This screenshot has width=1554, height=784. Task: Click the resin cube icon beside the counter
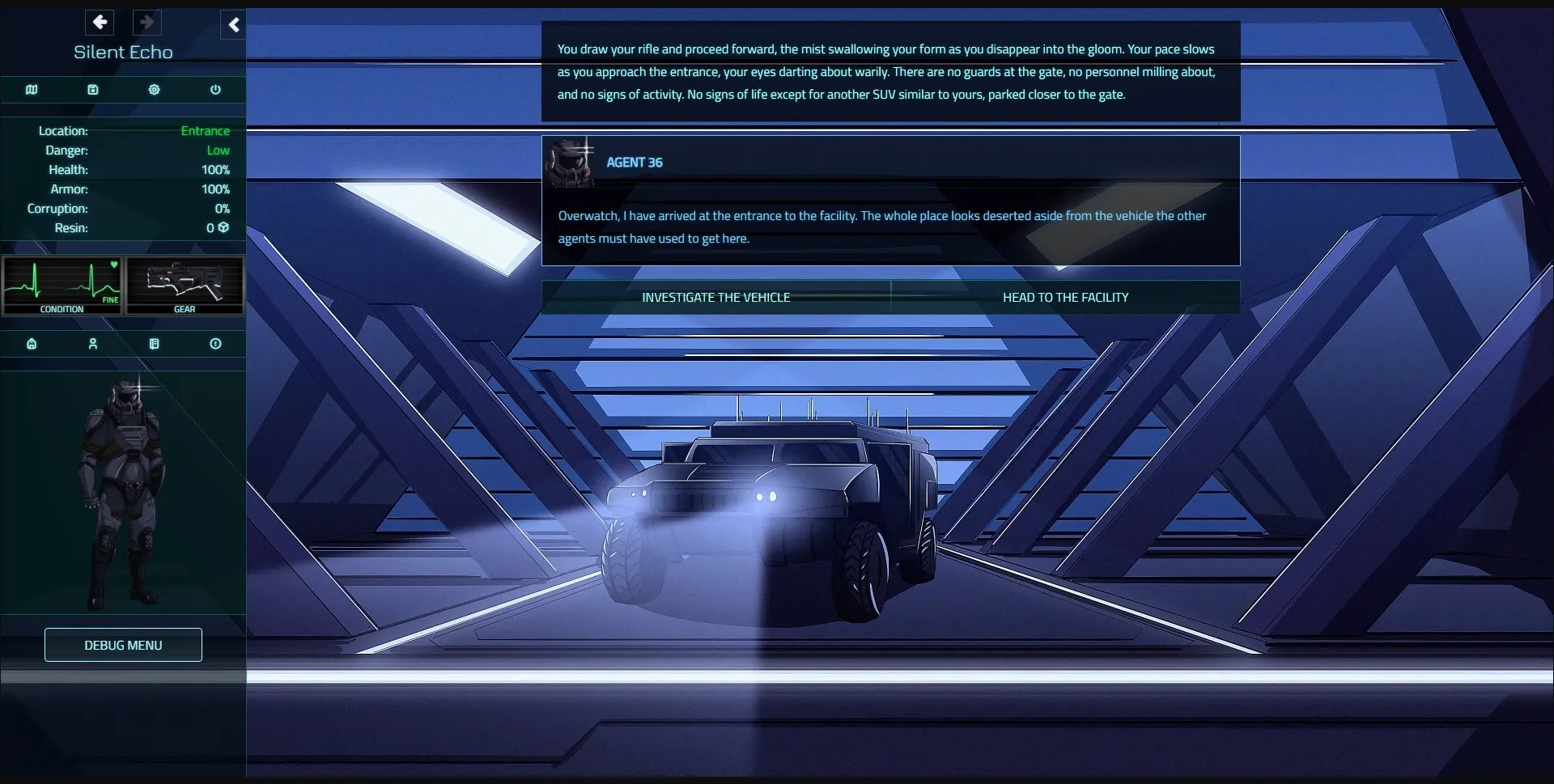coord(223,227)
